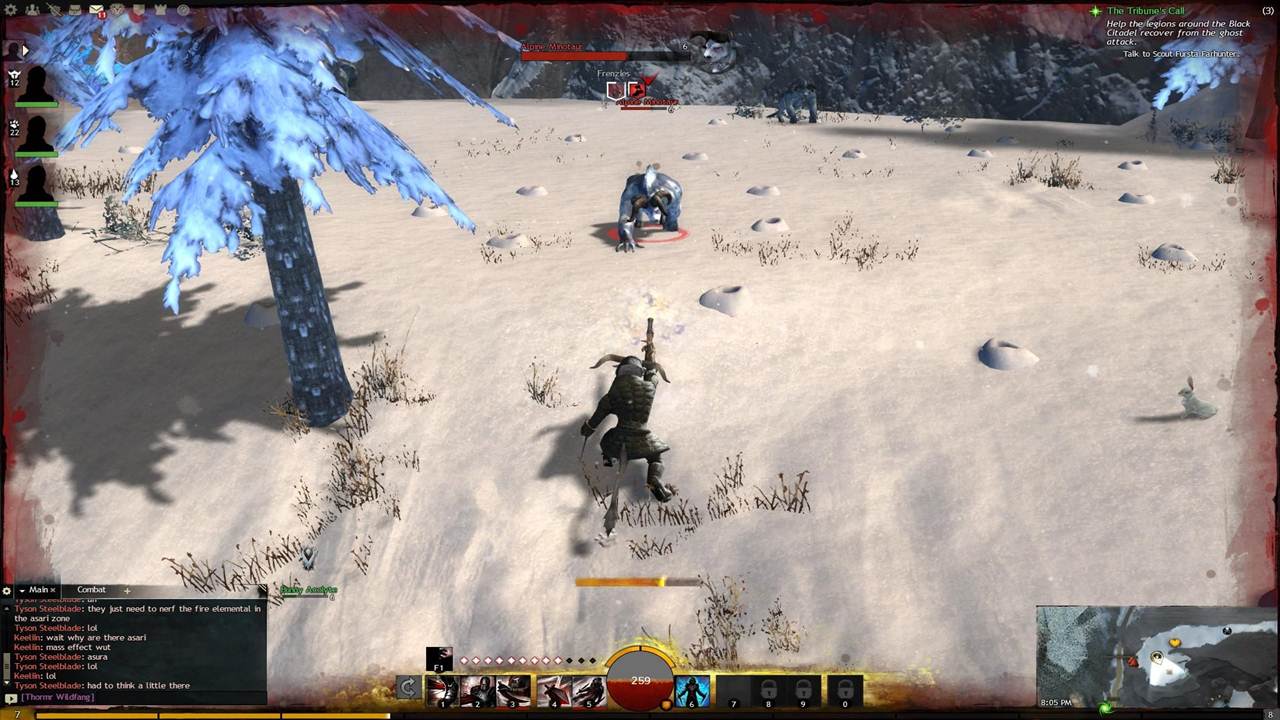Activate weapon skill in slot 1
This screenshot has width=1280, height=720.
[x=442, y=690]
